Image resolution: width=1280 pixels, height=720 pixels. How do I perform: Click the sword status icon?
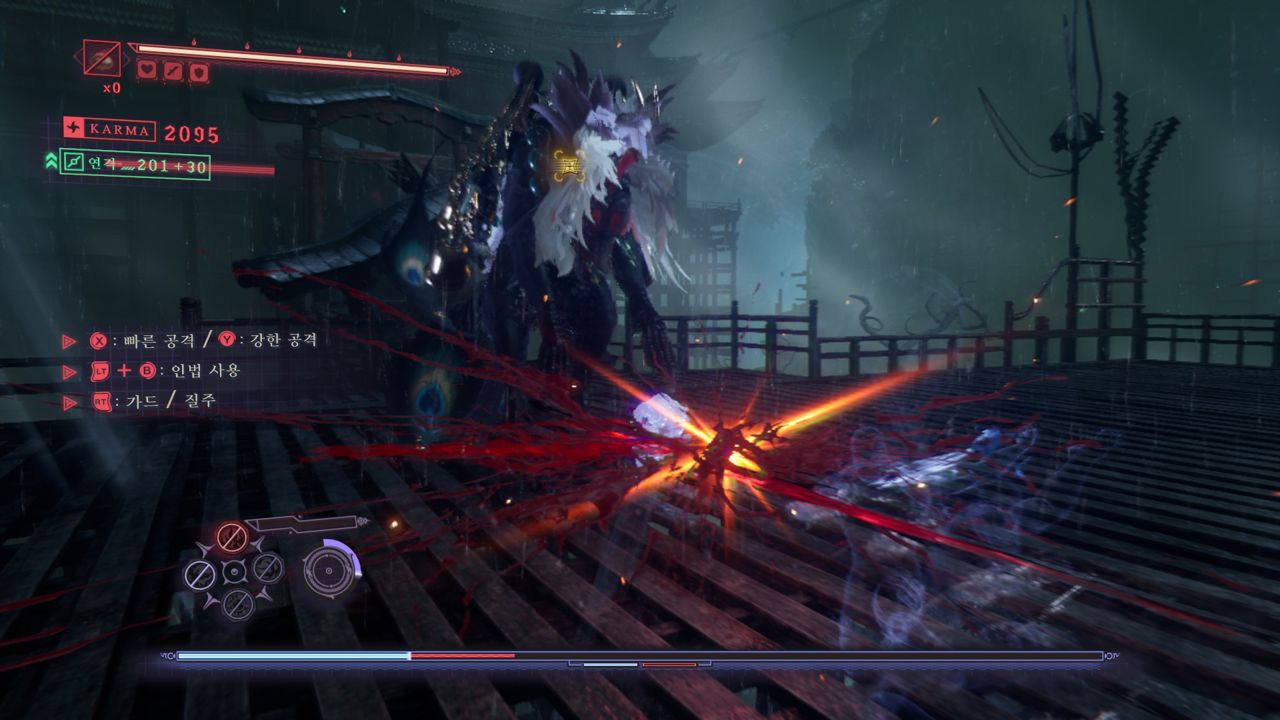coord(173,71)
